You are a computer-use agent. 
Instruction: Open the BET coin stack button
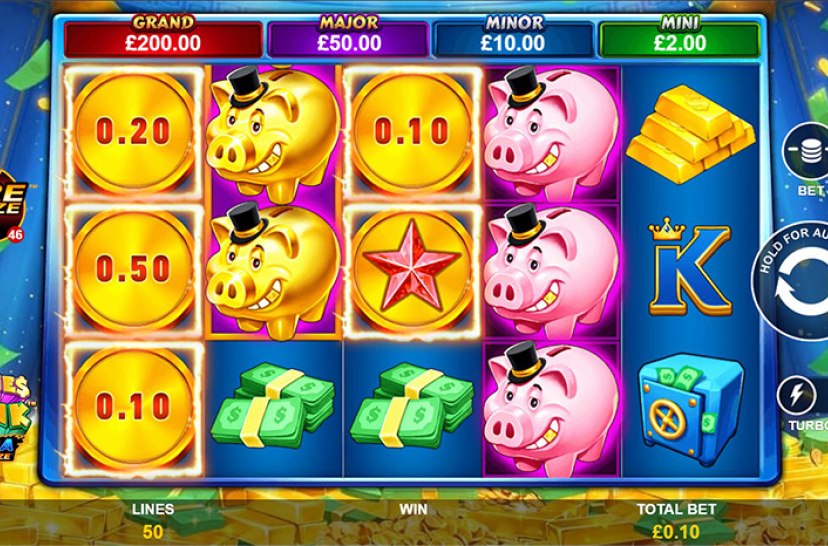806,152
